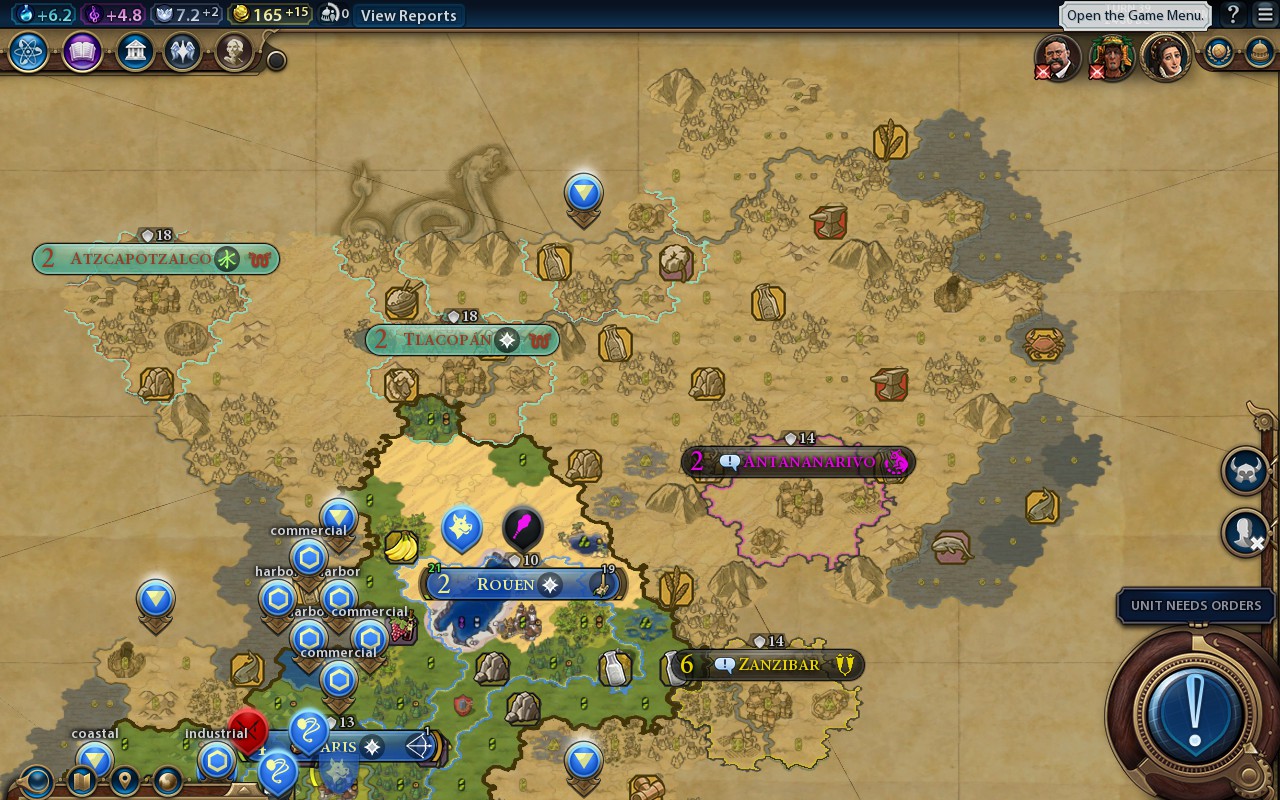
Task: Open the city-states dome icon
Action: [1260, 52]
